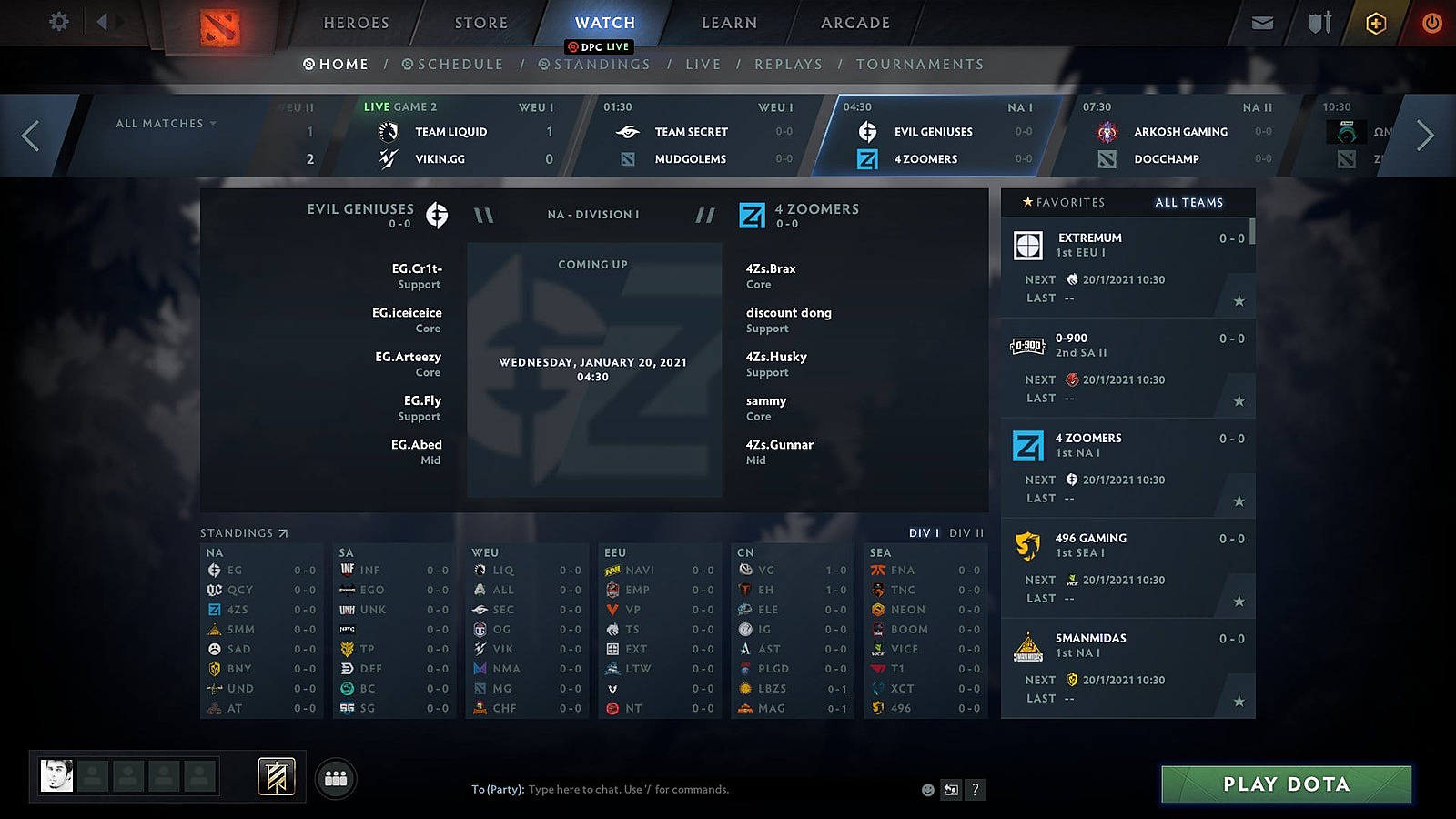
Task: Switch to the Favorites teams tab
Action: (1063, 202)
